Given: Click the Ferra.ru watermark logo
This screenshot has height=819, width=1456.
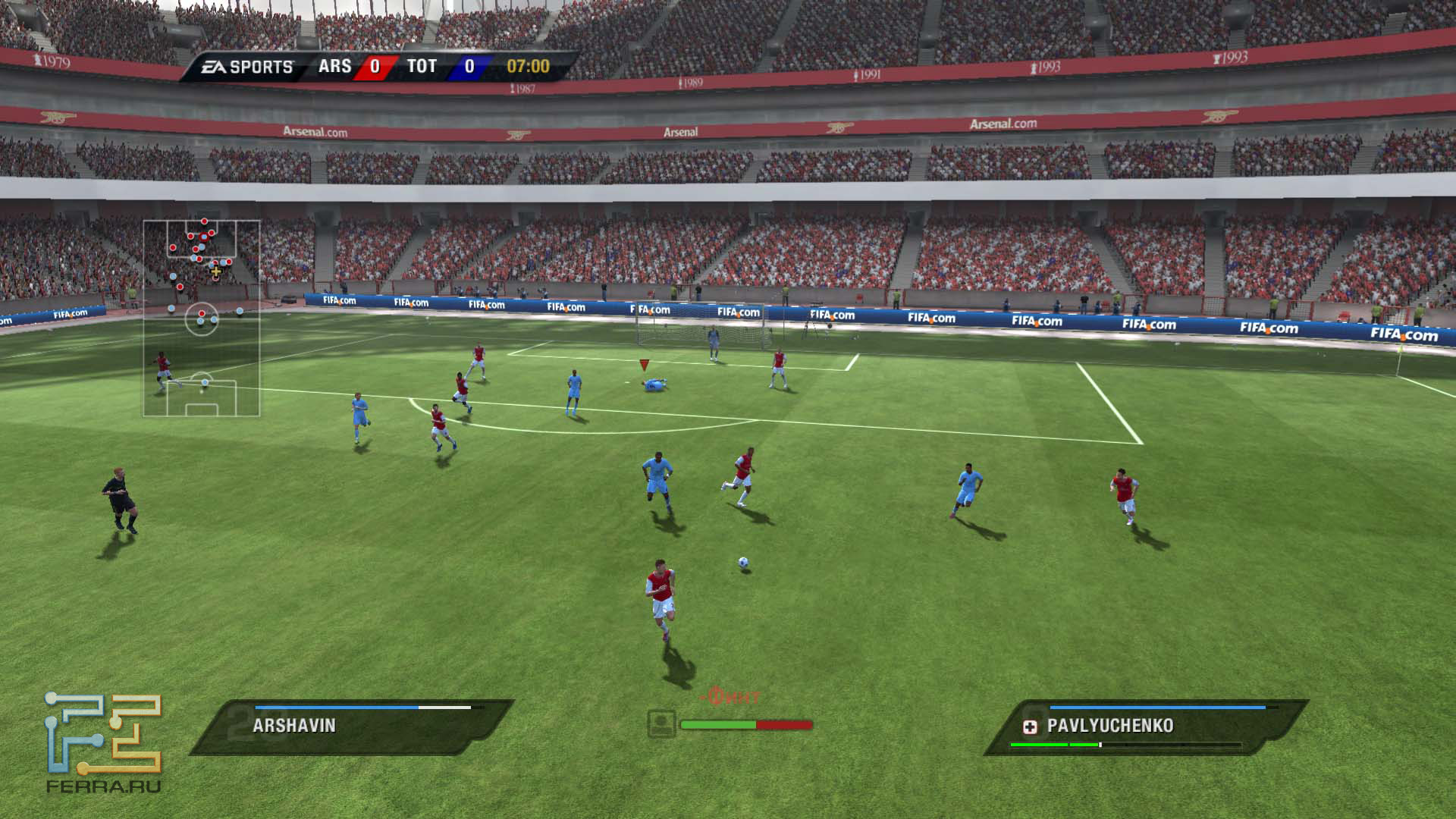Looking at the screenshot, I should click(x=104, y=742).
